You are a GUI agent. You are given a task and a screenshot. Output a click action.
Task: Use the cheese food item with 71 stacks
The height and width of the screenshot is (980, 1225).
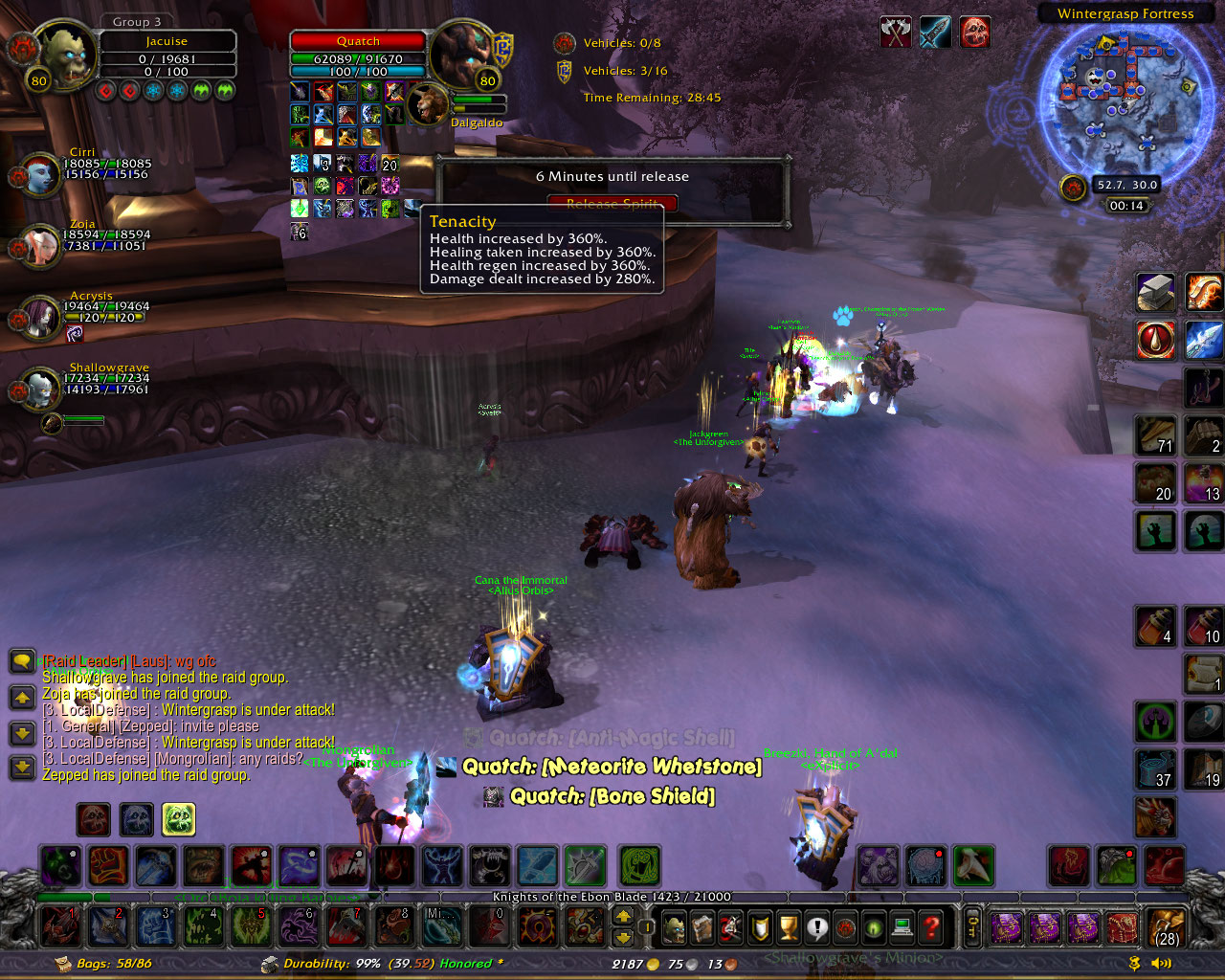pos(1155,434)
